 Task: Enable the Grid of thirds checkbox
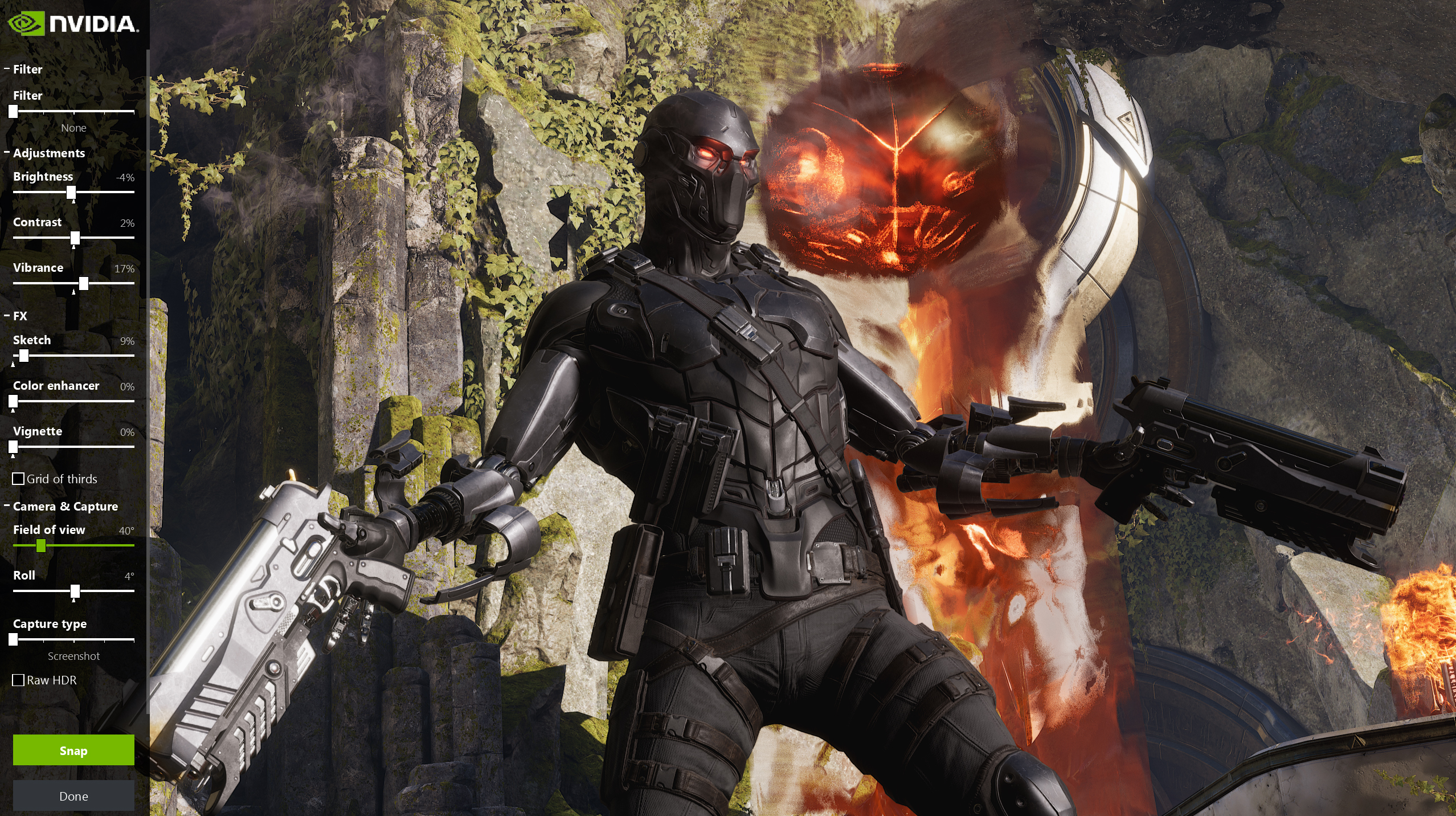click(x=19, y=479)
